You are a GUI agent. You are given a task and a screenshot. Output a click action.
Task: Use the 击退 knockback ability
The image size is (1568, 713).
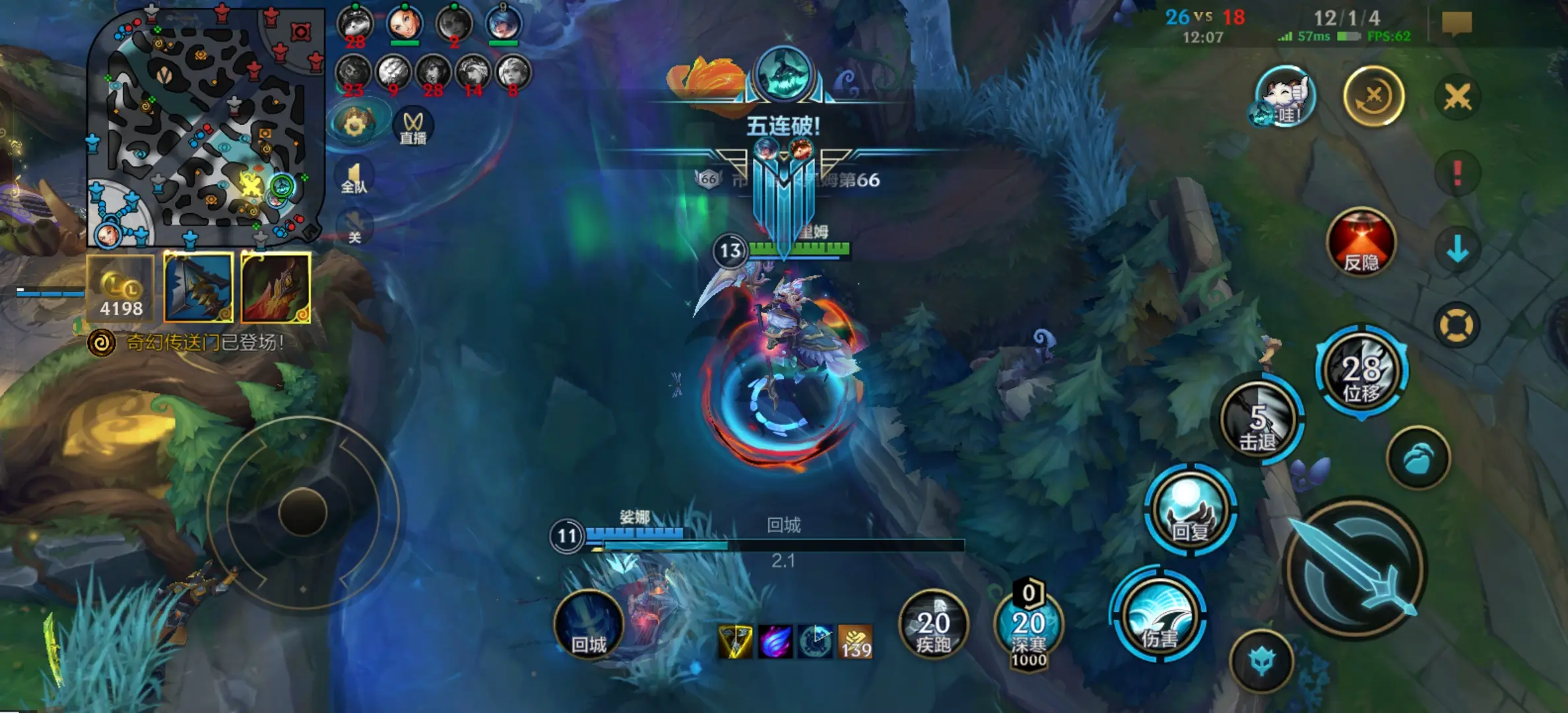coord(1259,421)
